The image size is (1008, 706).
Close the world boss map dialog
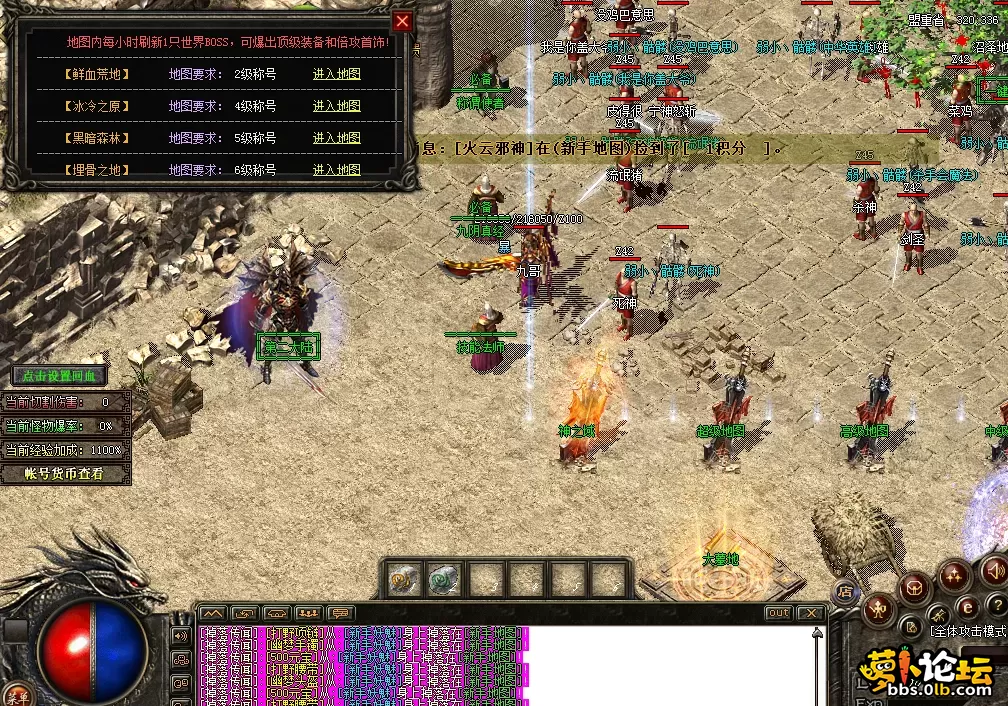click(x=402, y=21)
